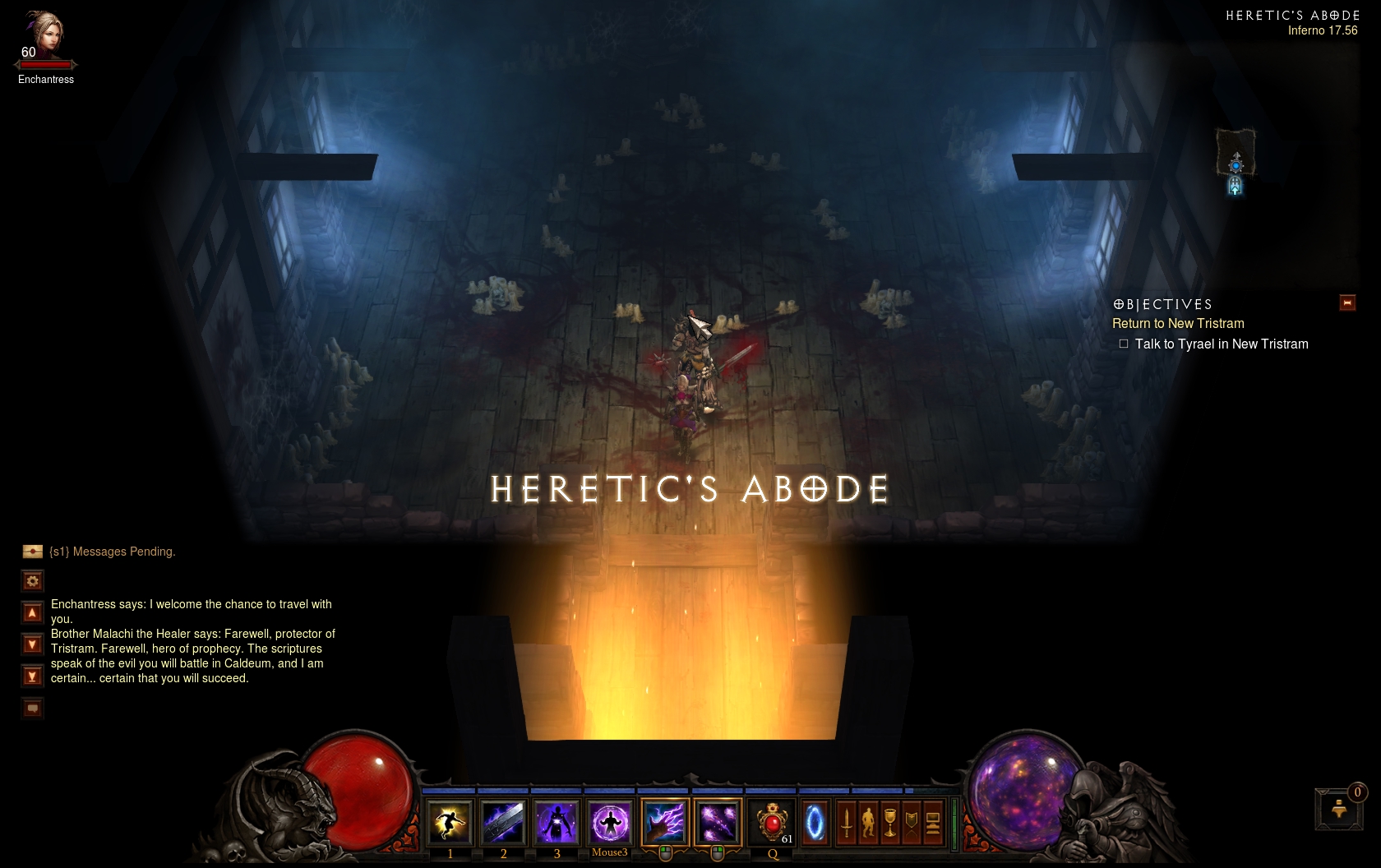The width and height of the screenshot is (1381, 868).
Task: Open the chat speech bubble button
Action: [32, 708]
